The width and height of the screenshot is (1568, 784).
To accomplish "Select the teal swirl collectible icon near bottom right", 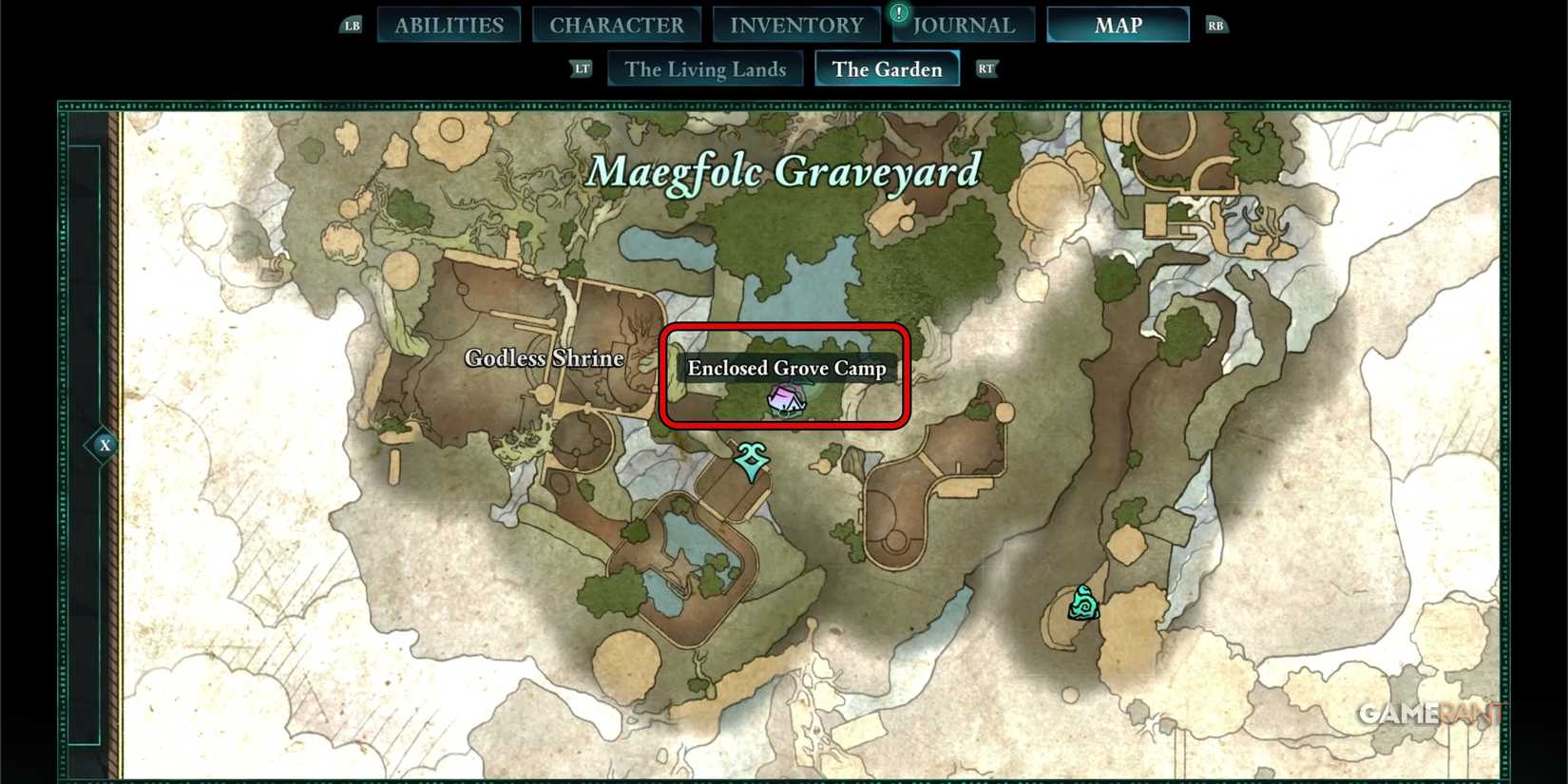I will 1082,602.
